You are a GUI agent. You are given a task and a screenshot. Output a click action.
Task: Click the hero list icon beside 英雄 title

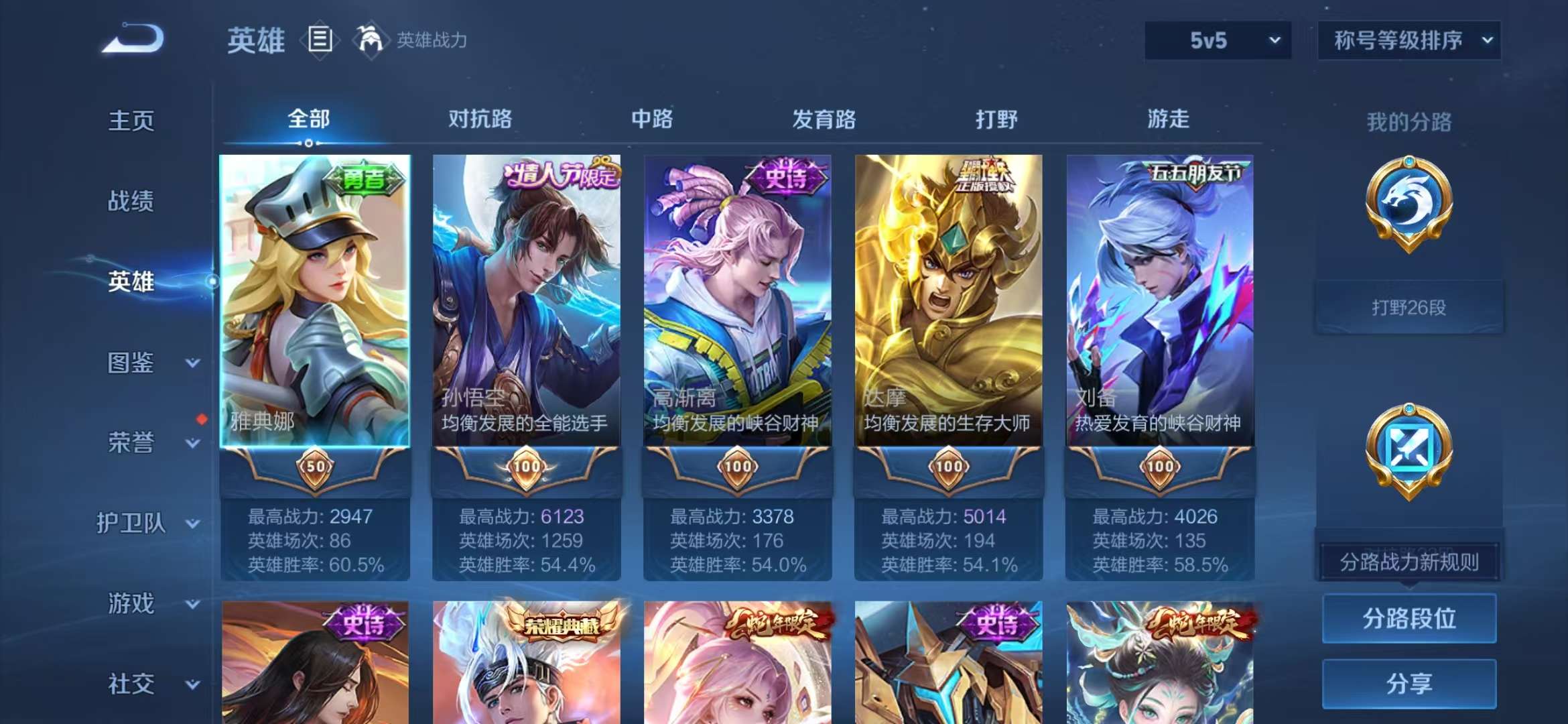(320, 39)
